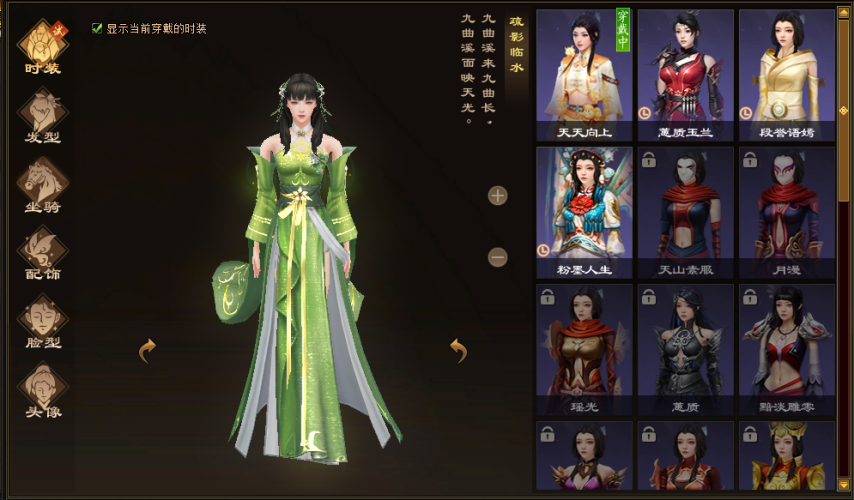This screenshot has width=854, height=500.
Task: Select the 粉墨人生 opera costume
Action: tap(584, 212)
